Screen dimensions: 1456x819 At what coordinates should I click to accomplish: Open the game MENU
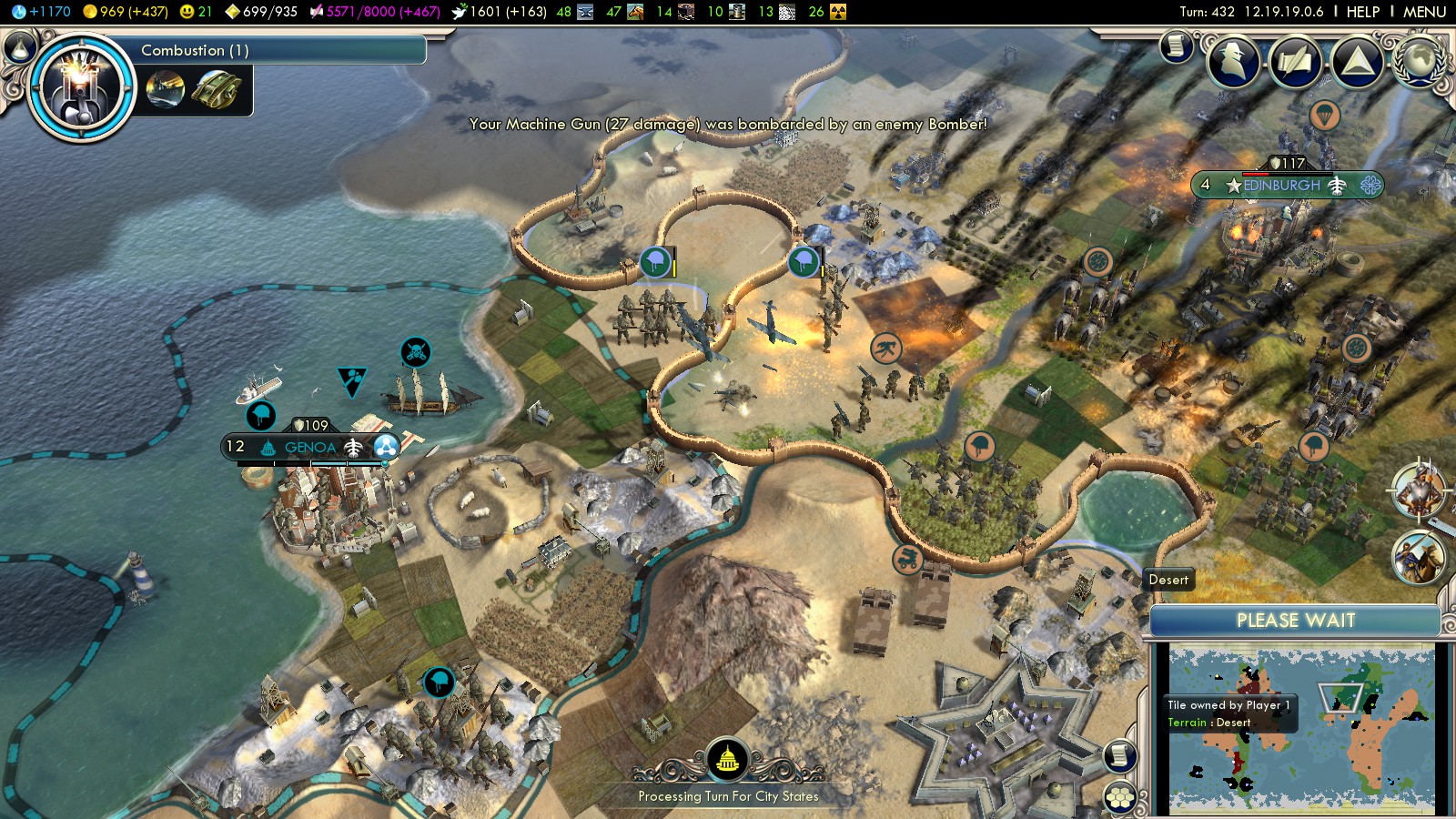1424,12
